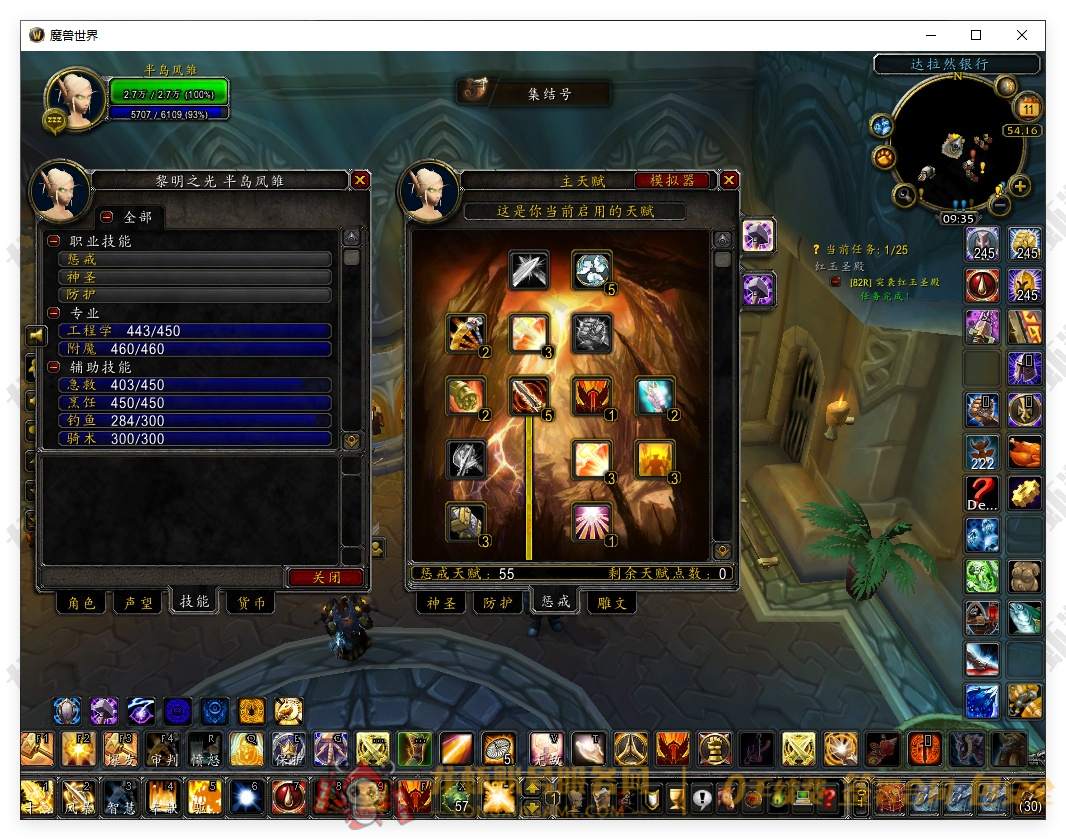The width and height of the screenshot is (1066, 840).
Task: Select the 钓鱼 fishing skill row
Action: (x=194, y=421)
